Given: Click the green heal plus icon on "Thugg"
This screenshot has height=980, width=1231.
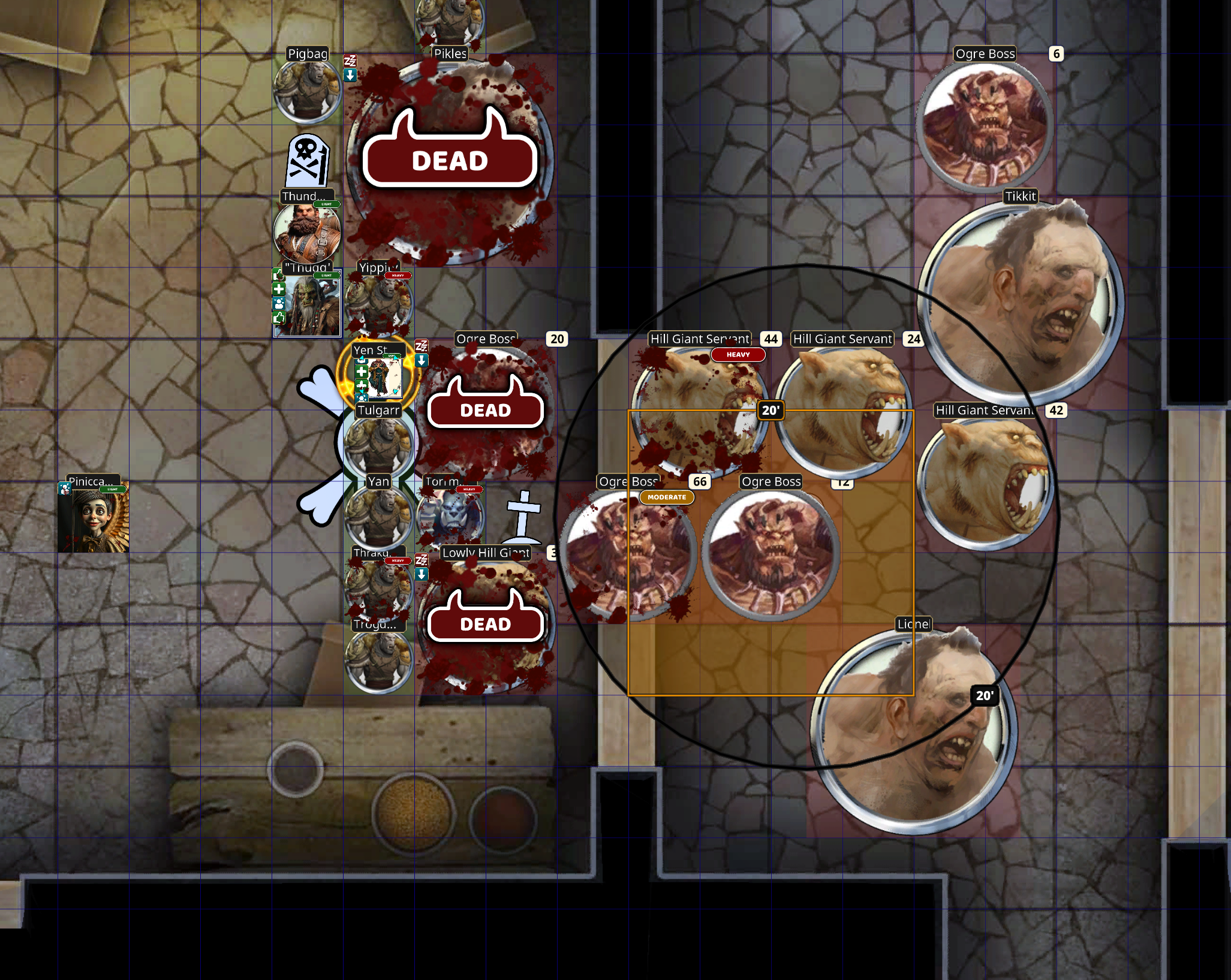Looking at the screenshot, I should [x=279, y=289].
